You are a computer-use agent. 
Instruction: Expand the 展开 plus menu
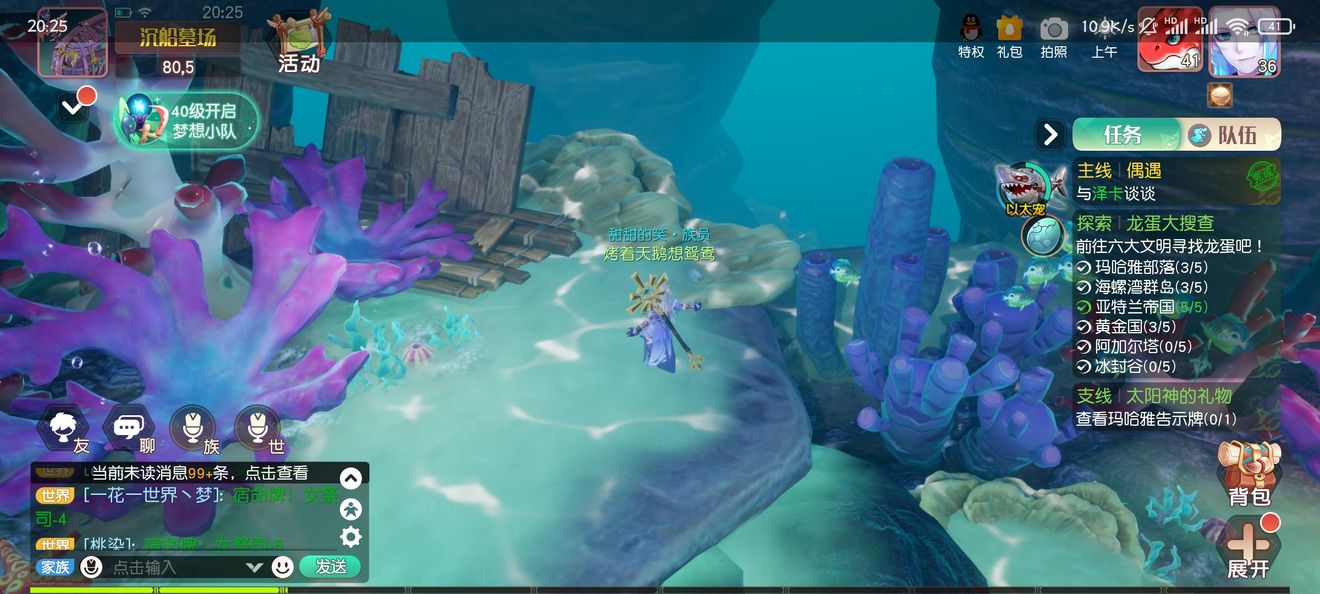point(1248,547)
